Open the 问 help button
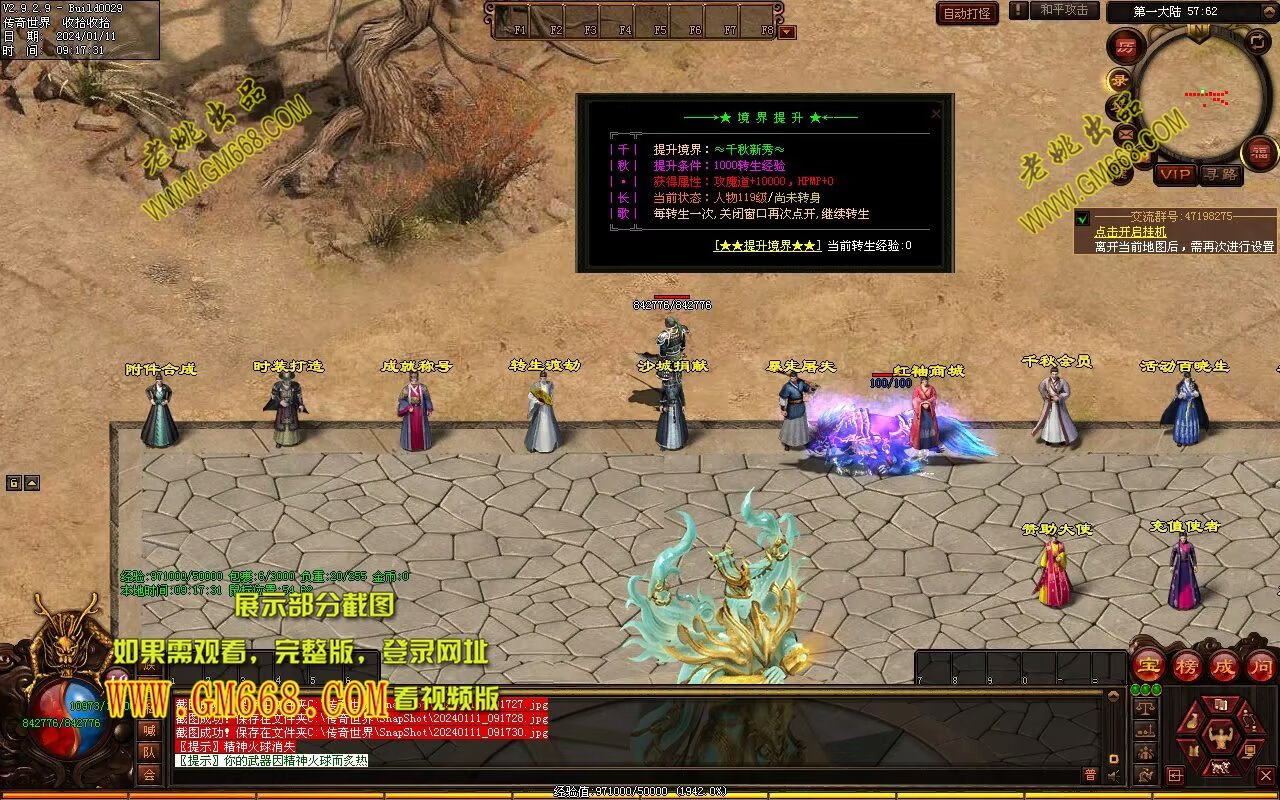This screenshot has width=1280, height=800. [1261, 666]
